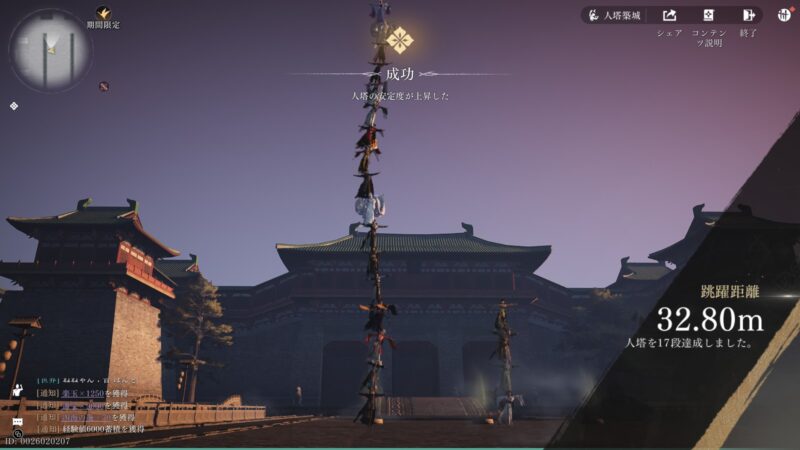Open the chat speech bubble icon
This screenshot has width=800, height=450.
click(x=17, y=423)
